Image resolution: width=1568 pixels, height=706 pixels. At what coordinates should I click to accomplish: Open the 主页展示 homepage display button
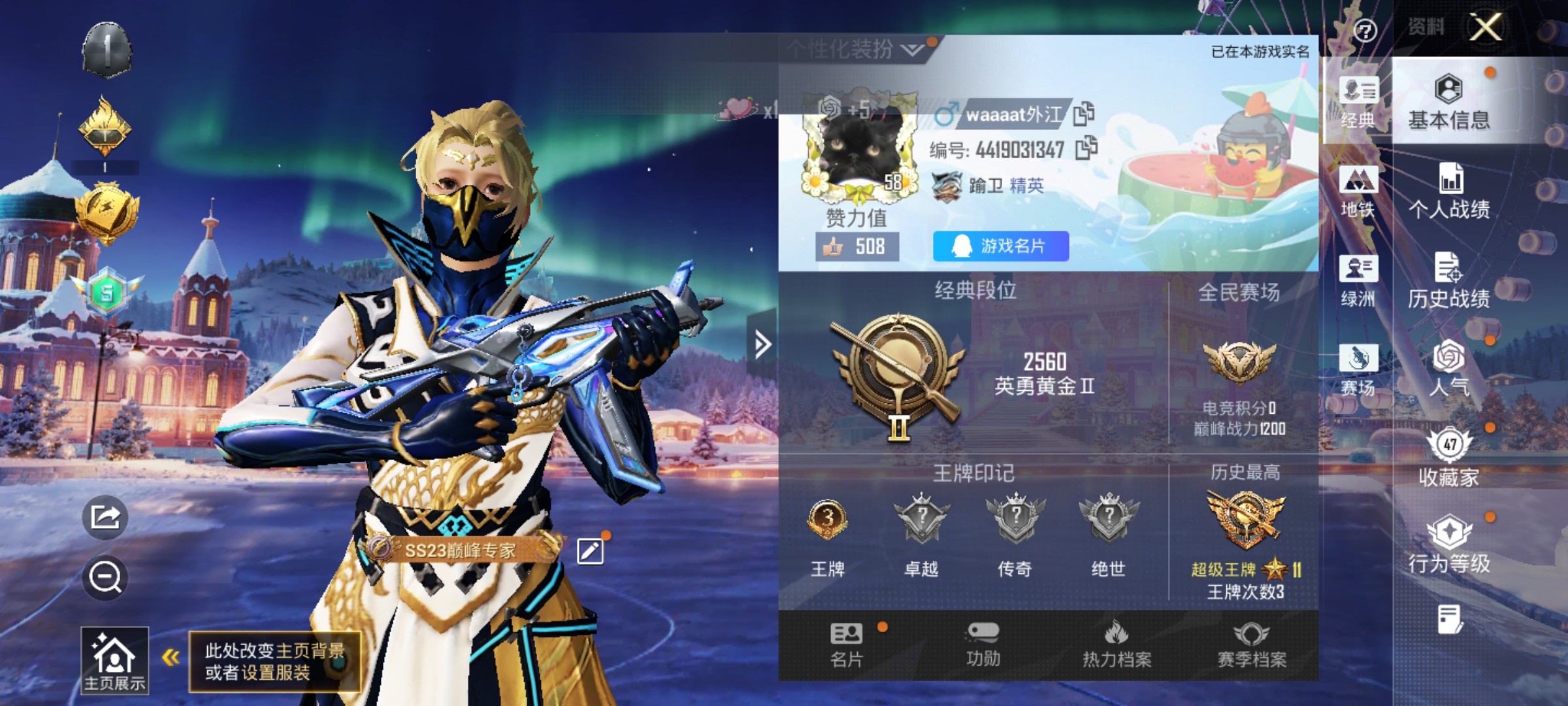pos(114,660)
